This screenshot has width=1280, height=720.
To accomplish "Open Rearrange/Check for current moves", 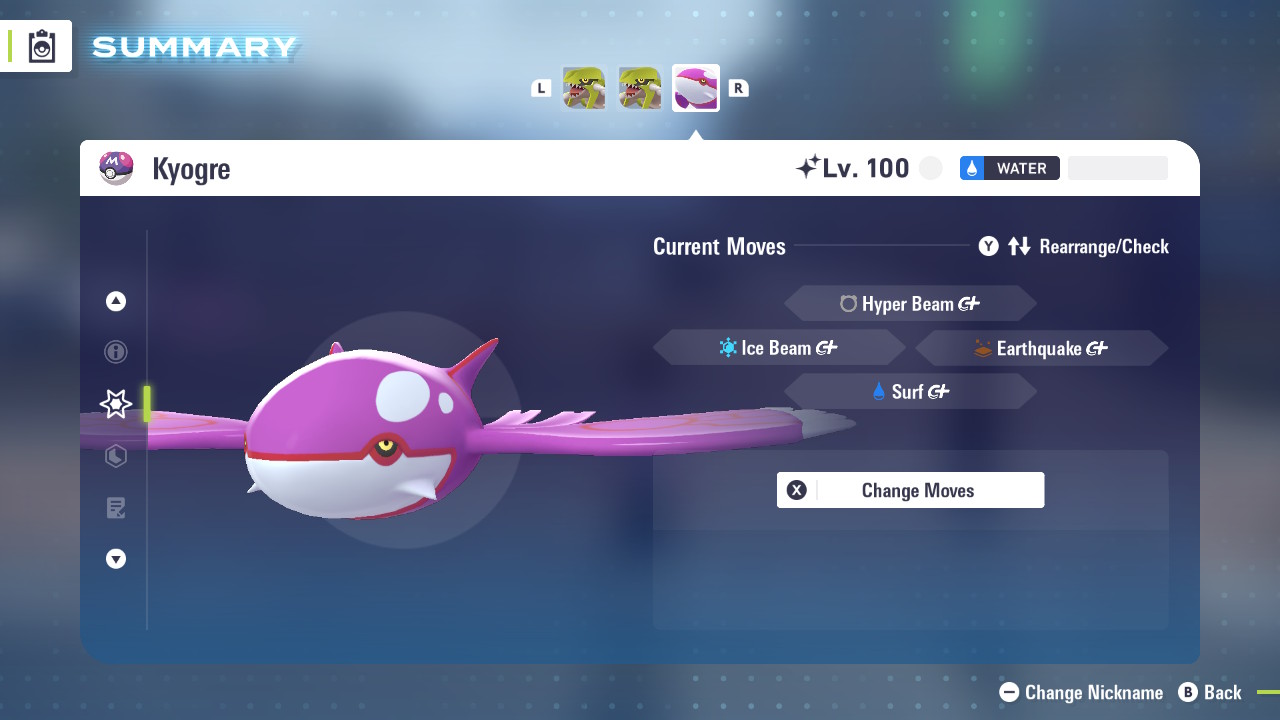I will point(1074,246).
